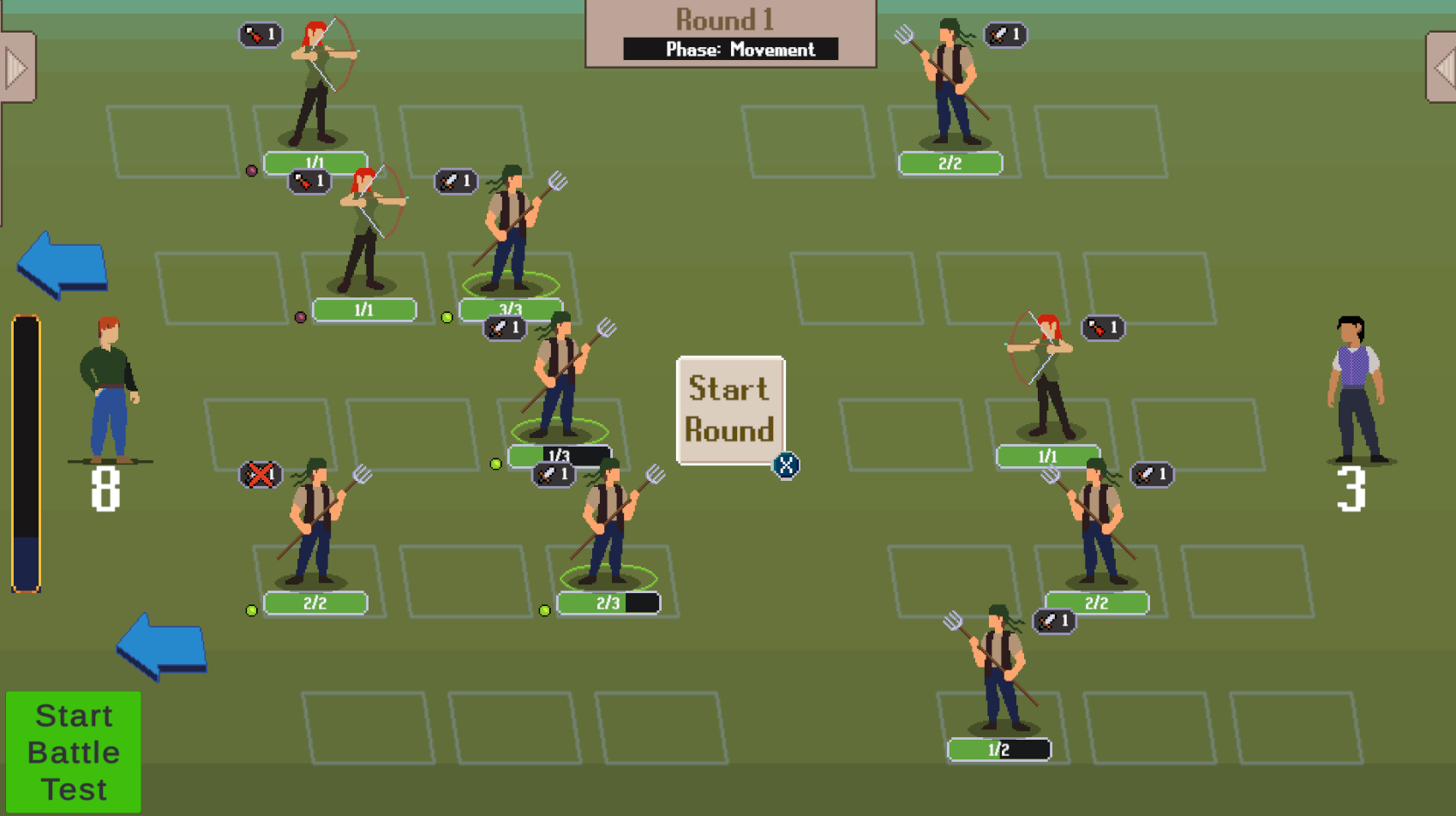
Task: Select the enemy pitchfork unit with 1/2 health
Action: click(x=999, y=673)
